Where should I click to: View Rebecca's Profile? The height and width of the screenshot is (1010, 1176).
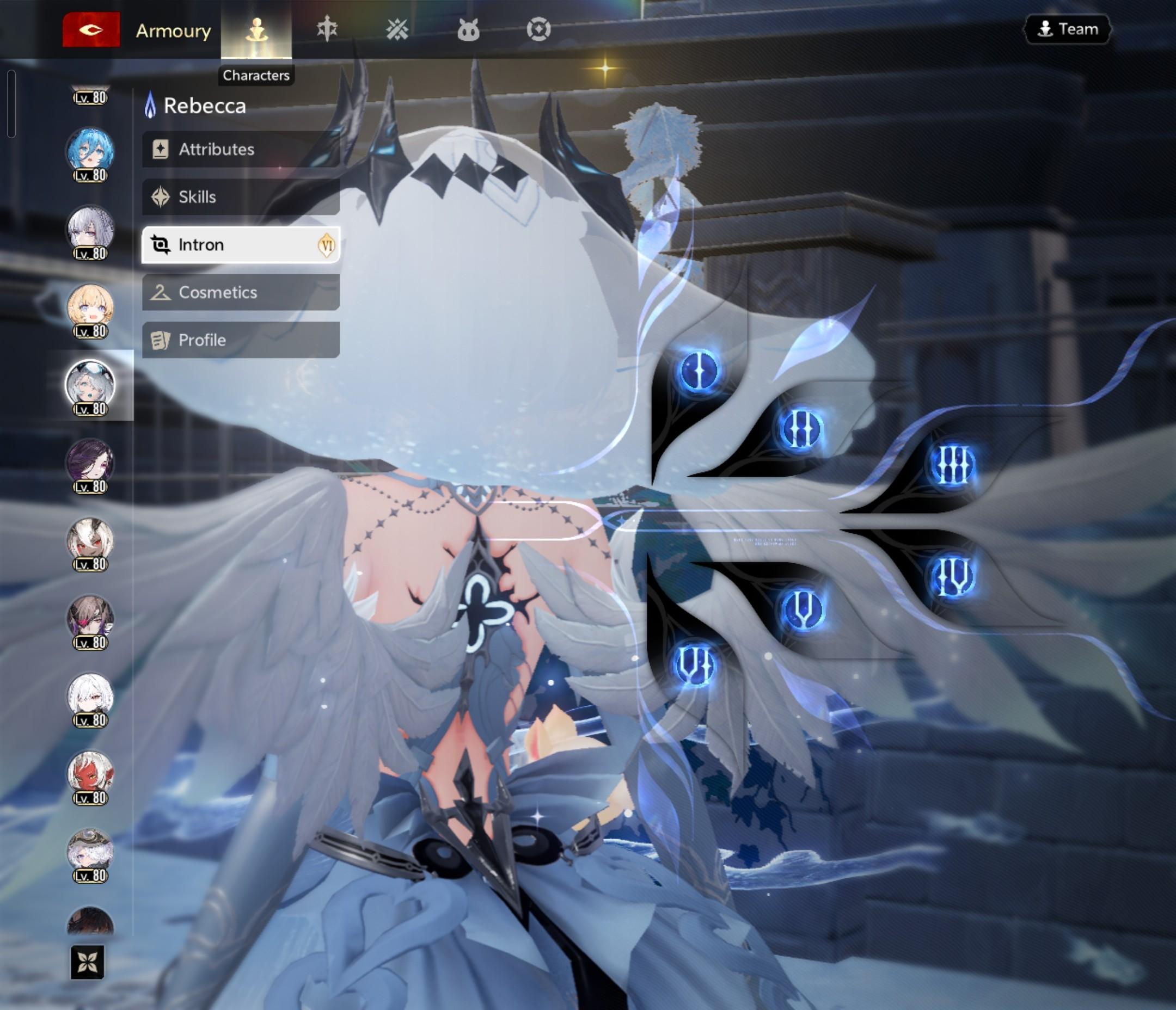[241, 340]
